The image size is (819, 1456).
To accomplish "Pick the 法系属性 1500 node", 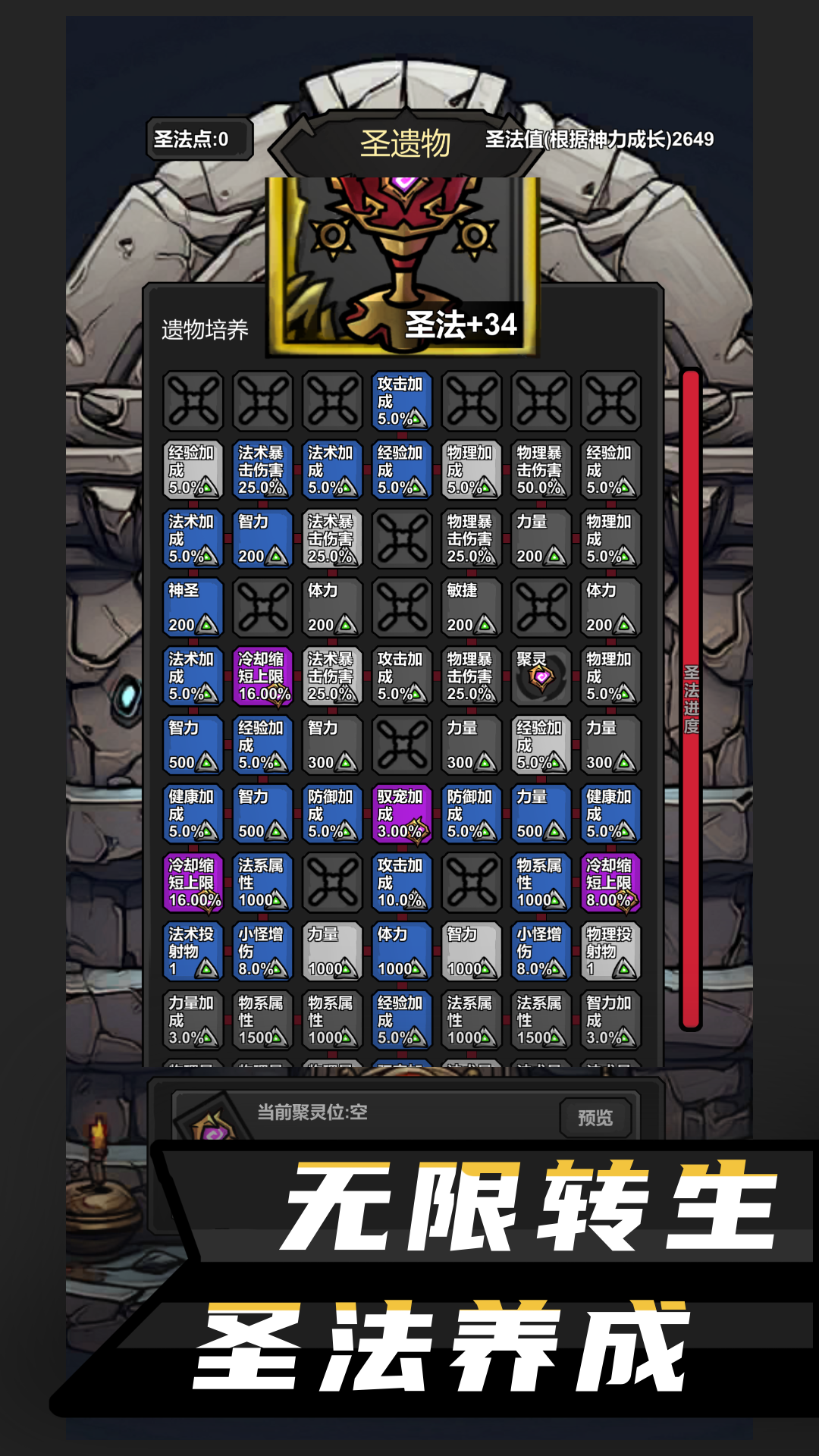I will (540, 1020).
